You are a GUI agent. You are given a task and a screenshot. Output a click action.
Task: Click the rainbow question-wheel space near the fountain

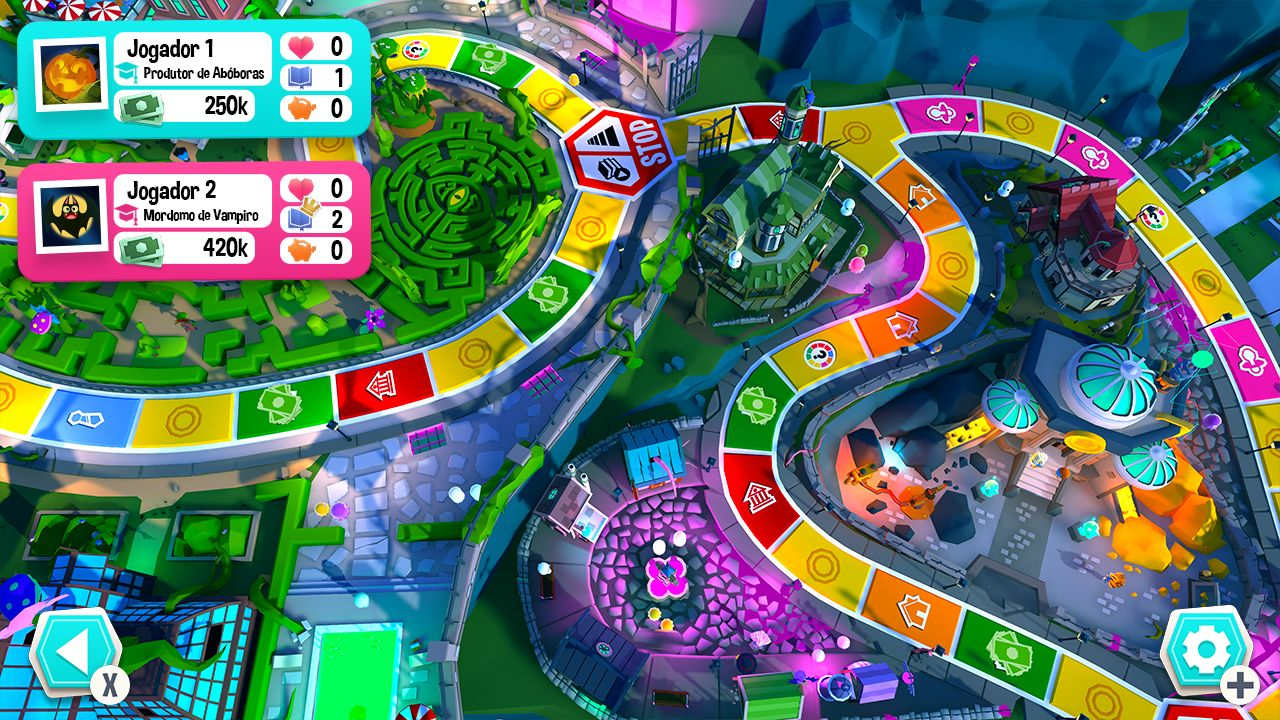tap(820, 355)
